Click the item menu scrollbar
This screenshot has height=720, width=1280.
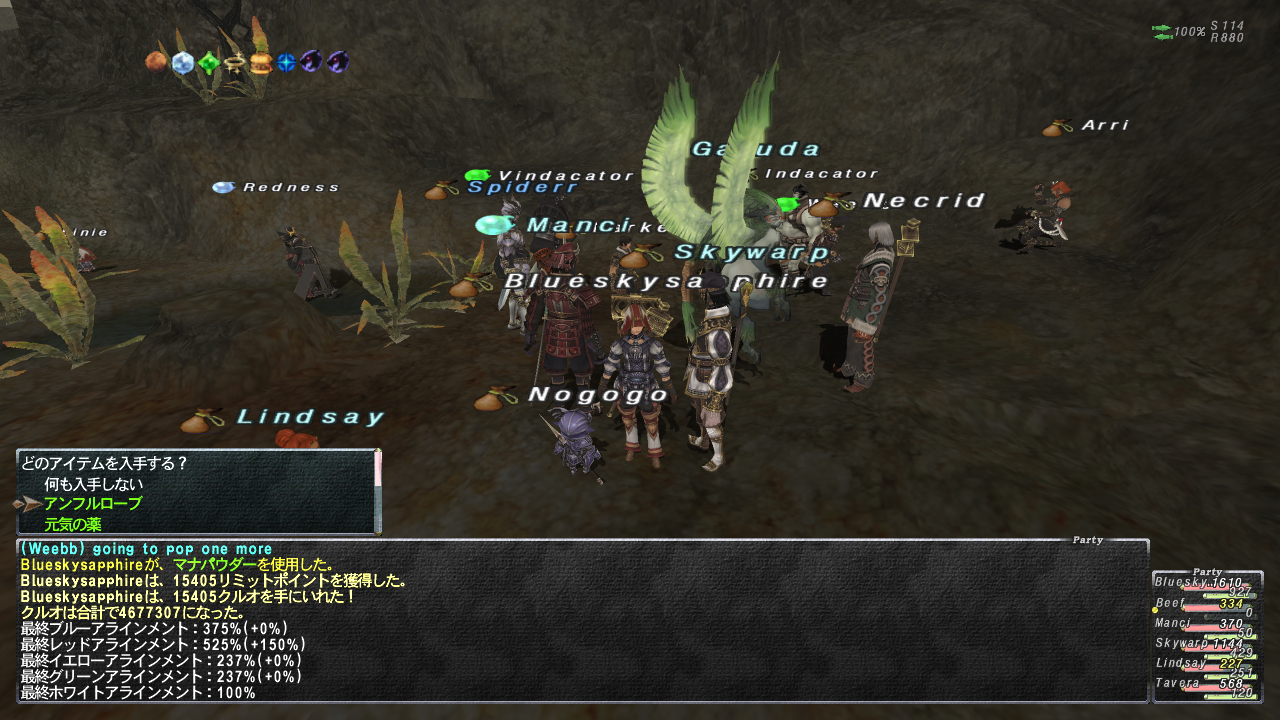378,490
